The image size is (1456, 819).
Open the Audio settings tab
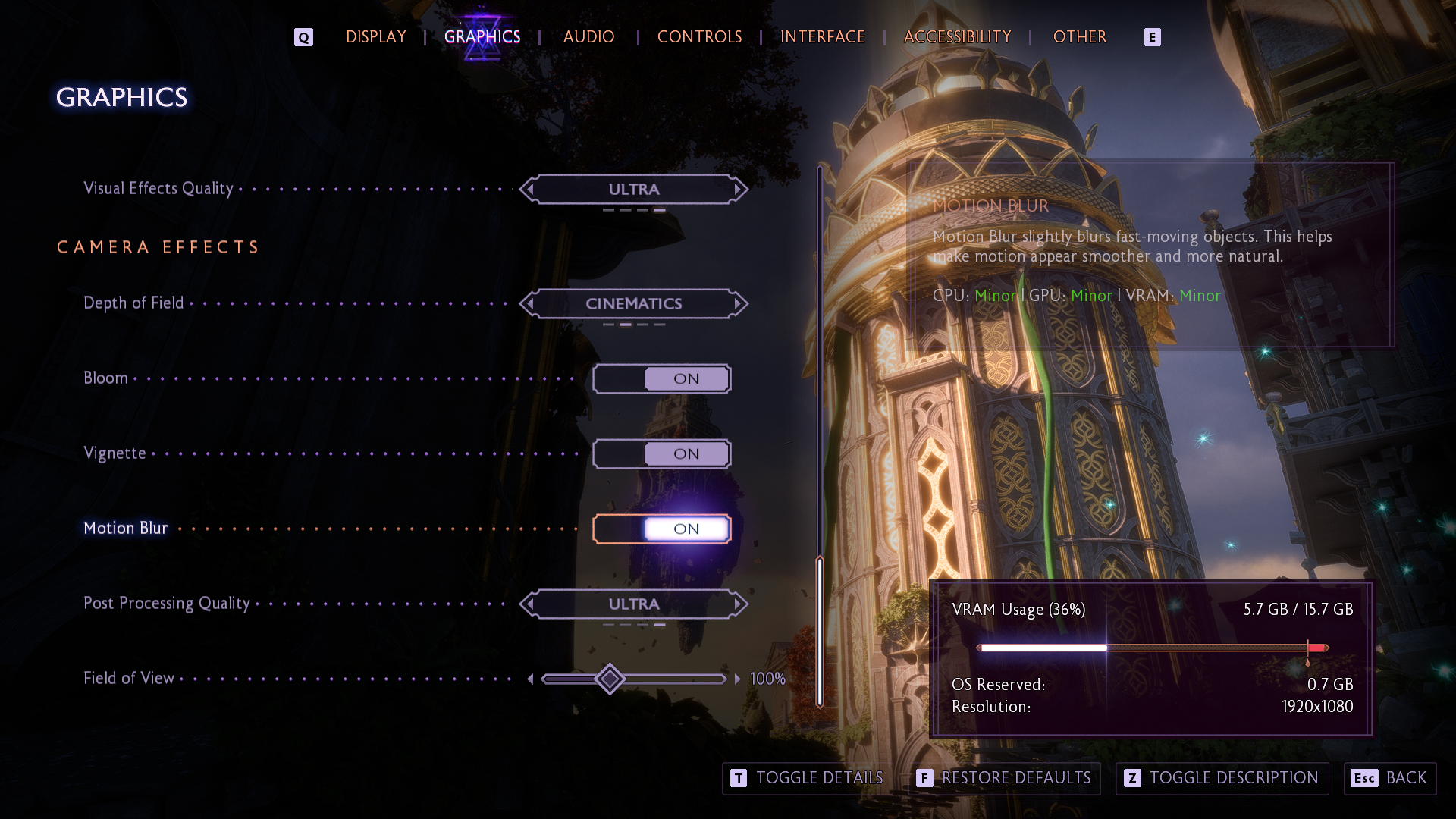(x=588, y=36)
